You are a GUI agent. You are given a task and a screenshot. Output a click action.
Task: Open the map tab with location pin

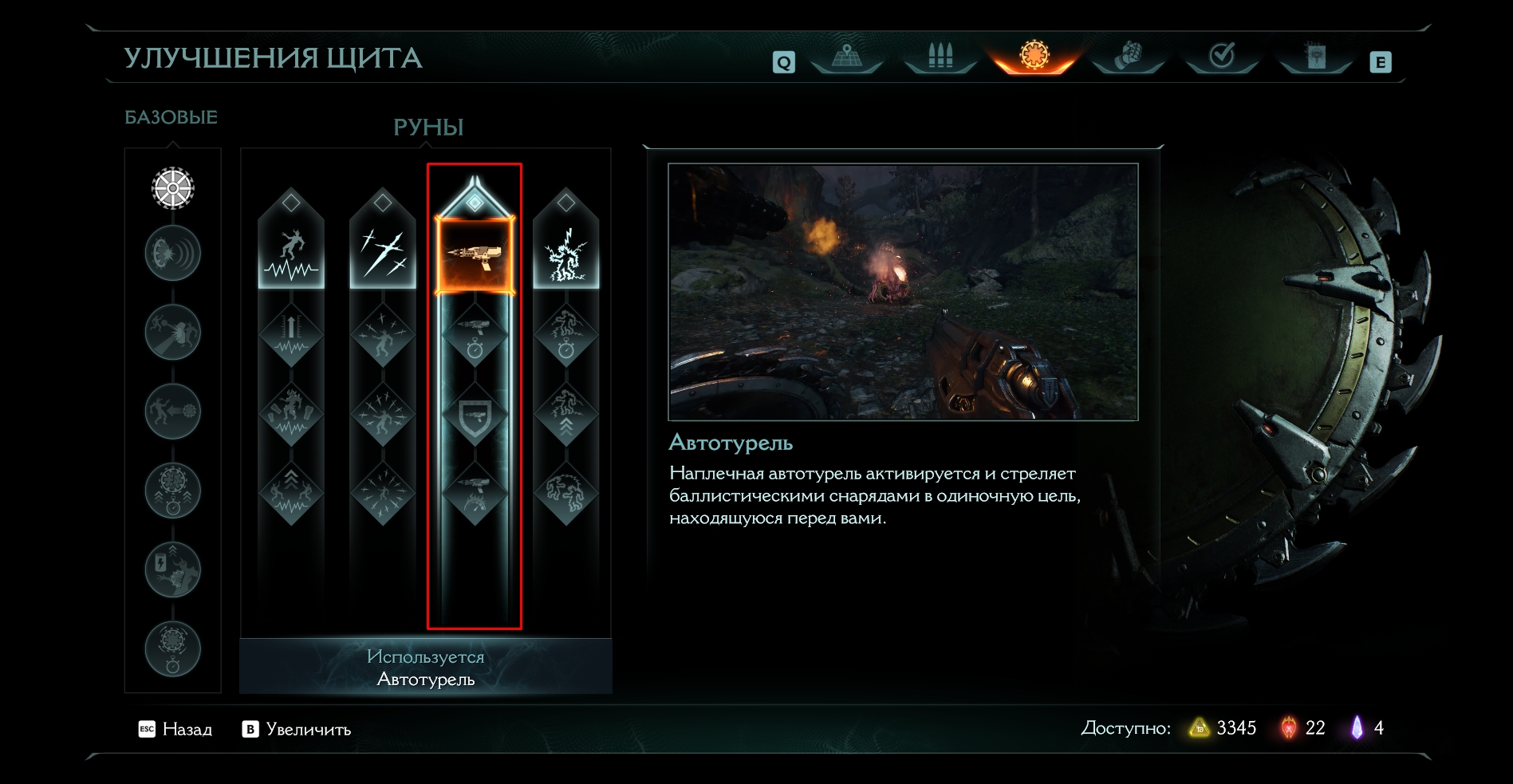coord(846,57)
